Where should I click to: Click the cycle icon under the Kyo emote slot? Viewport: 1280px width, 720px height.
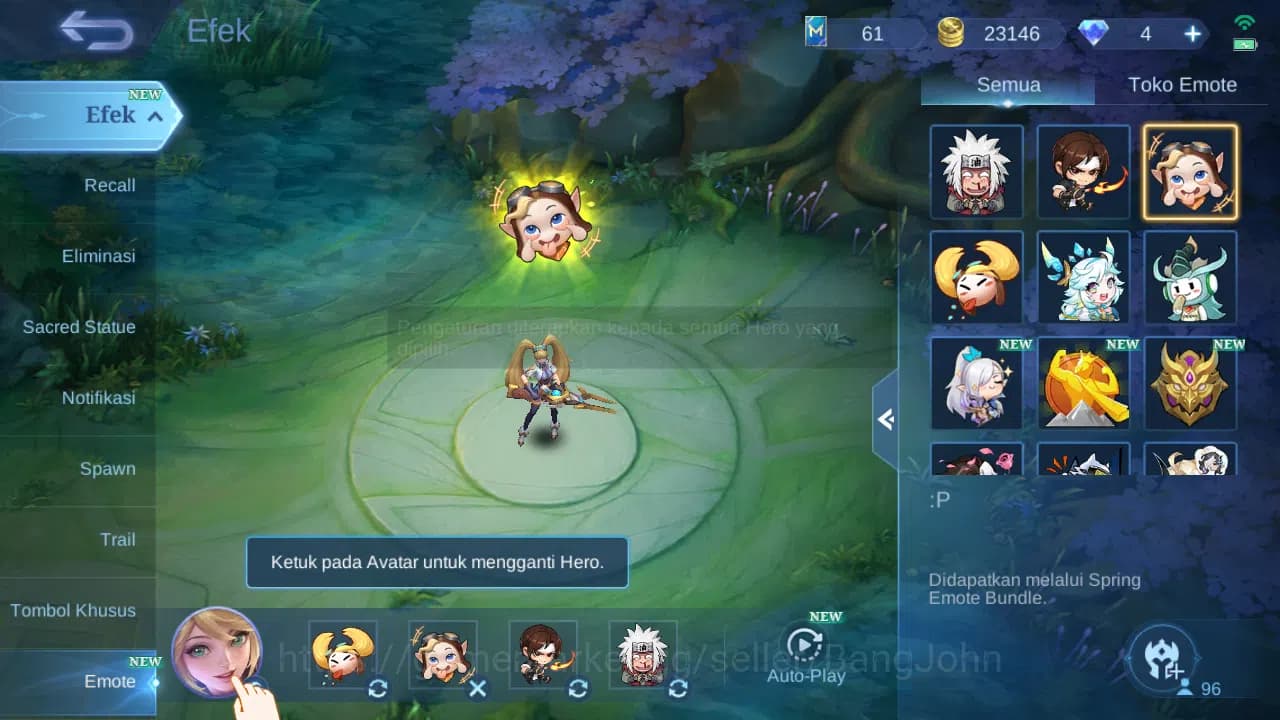(577, 689)
